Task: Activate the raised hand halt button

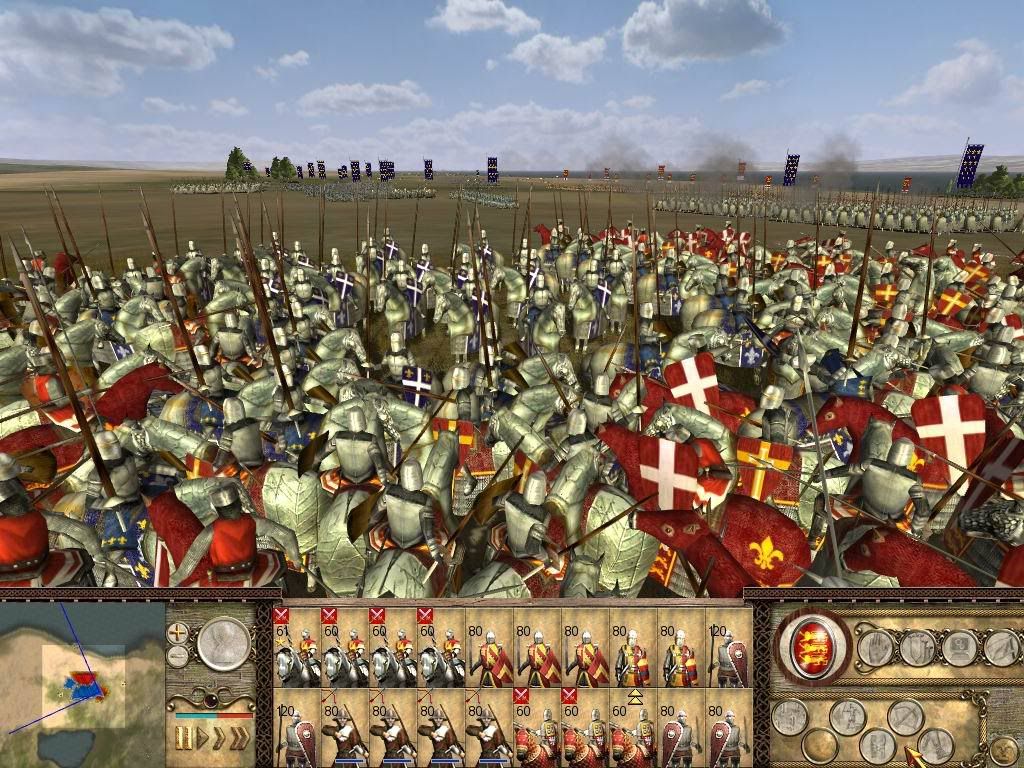Action: point(874,649)
